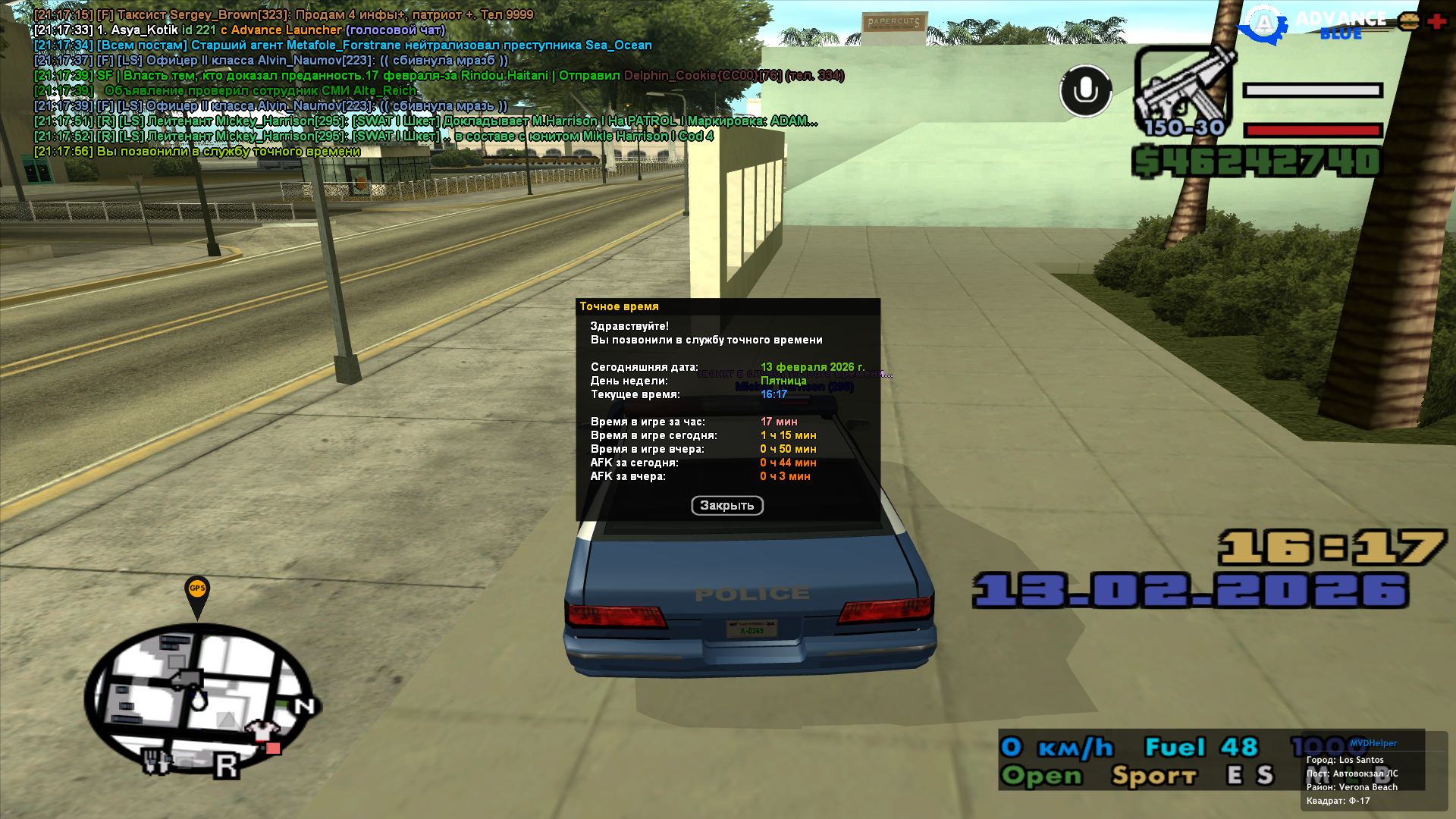This screenshot has height=819, width=1456.
Task: Toggle the voice chat microphone icon
Action: coord(1085,91)
